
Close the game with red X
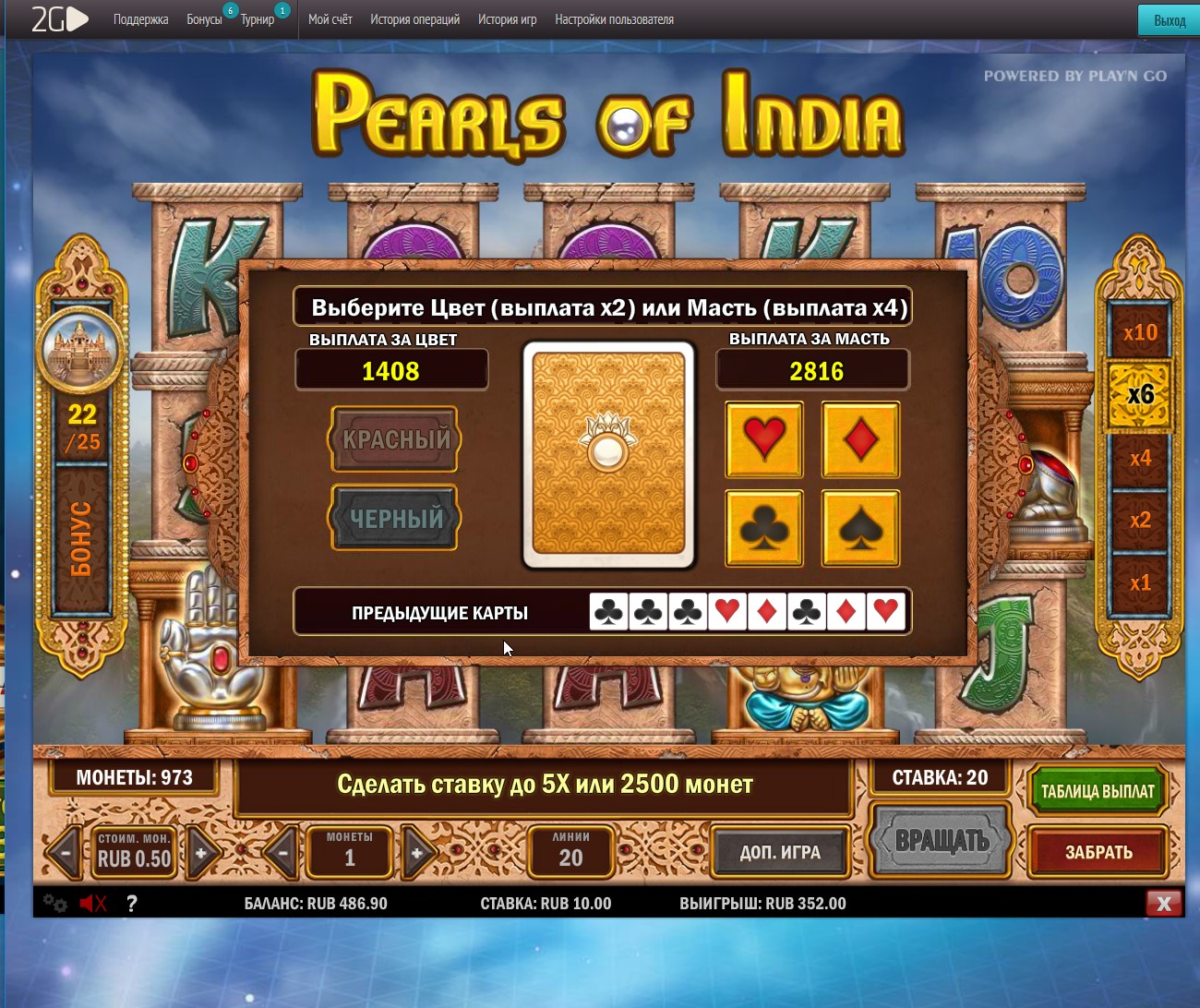[x=1163, y=904]
